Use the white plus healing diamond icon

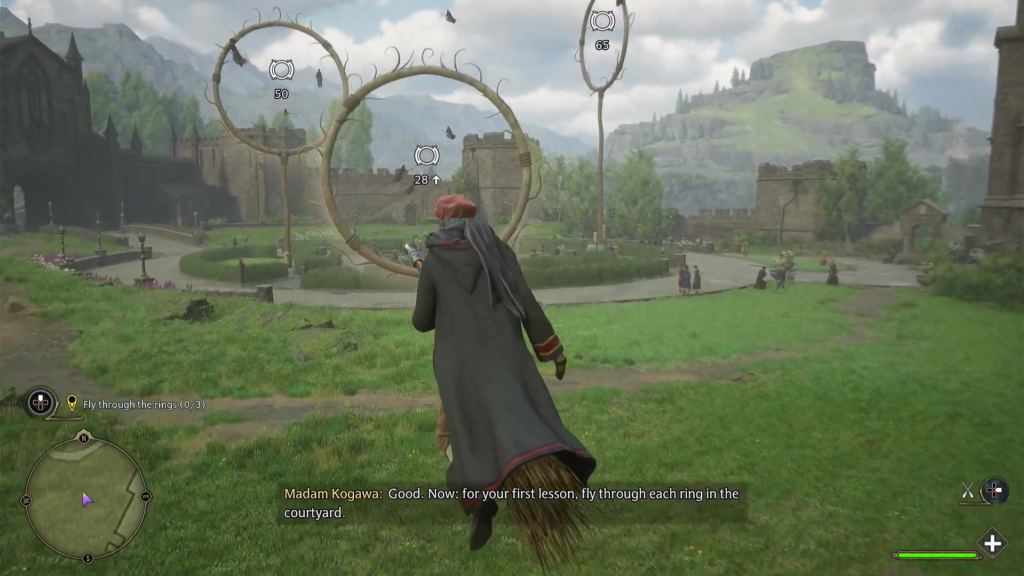click(992, 543)
